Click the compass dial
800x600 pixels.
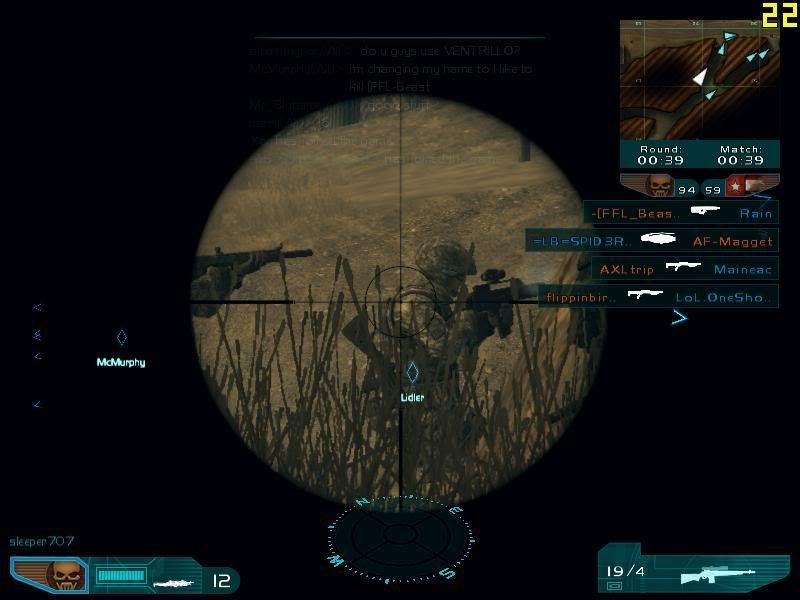tap(400, 540)
